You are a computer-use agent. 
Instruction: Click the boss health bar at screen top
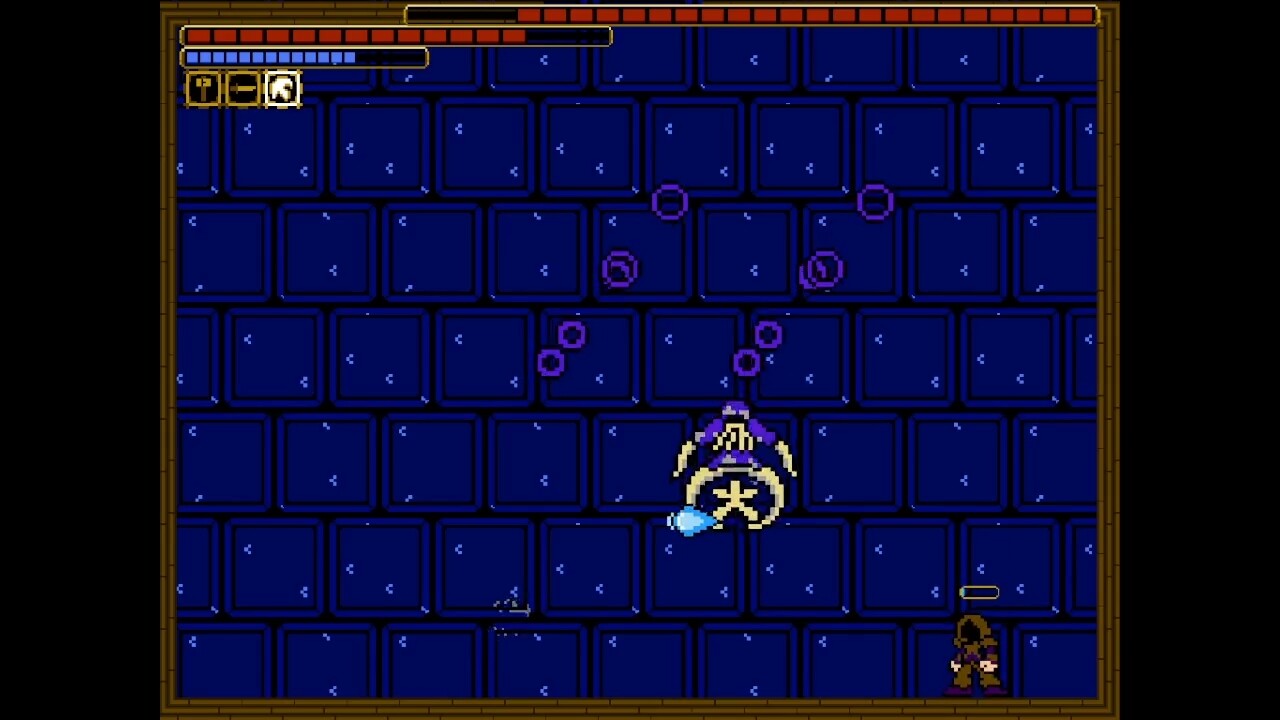[x=750, y=14]
